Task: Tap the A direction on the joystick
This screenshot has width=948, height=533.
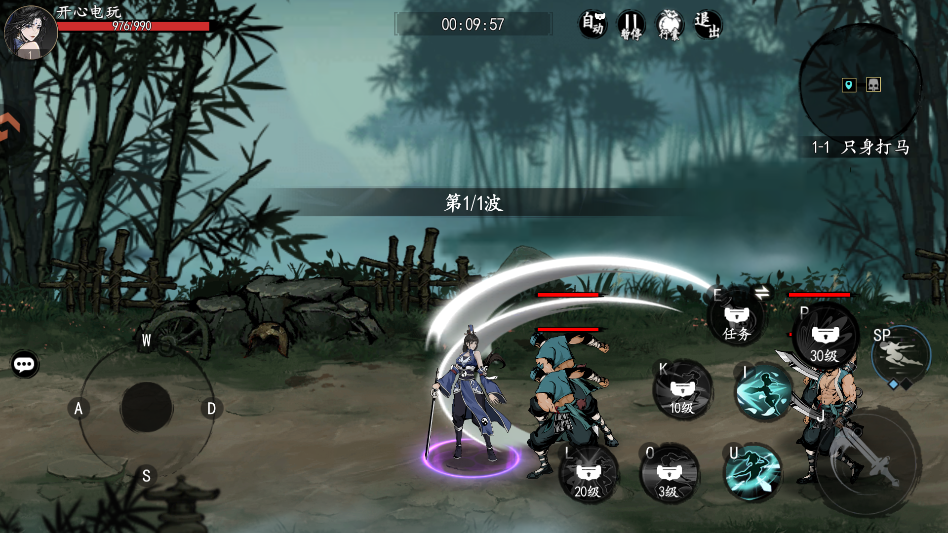Action: coord(78,408)
